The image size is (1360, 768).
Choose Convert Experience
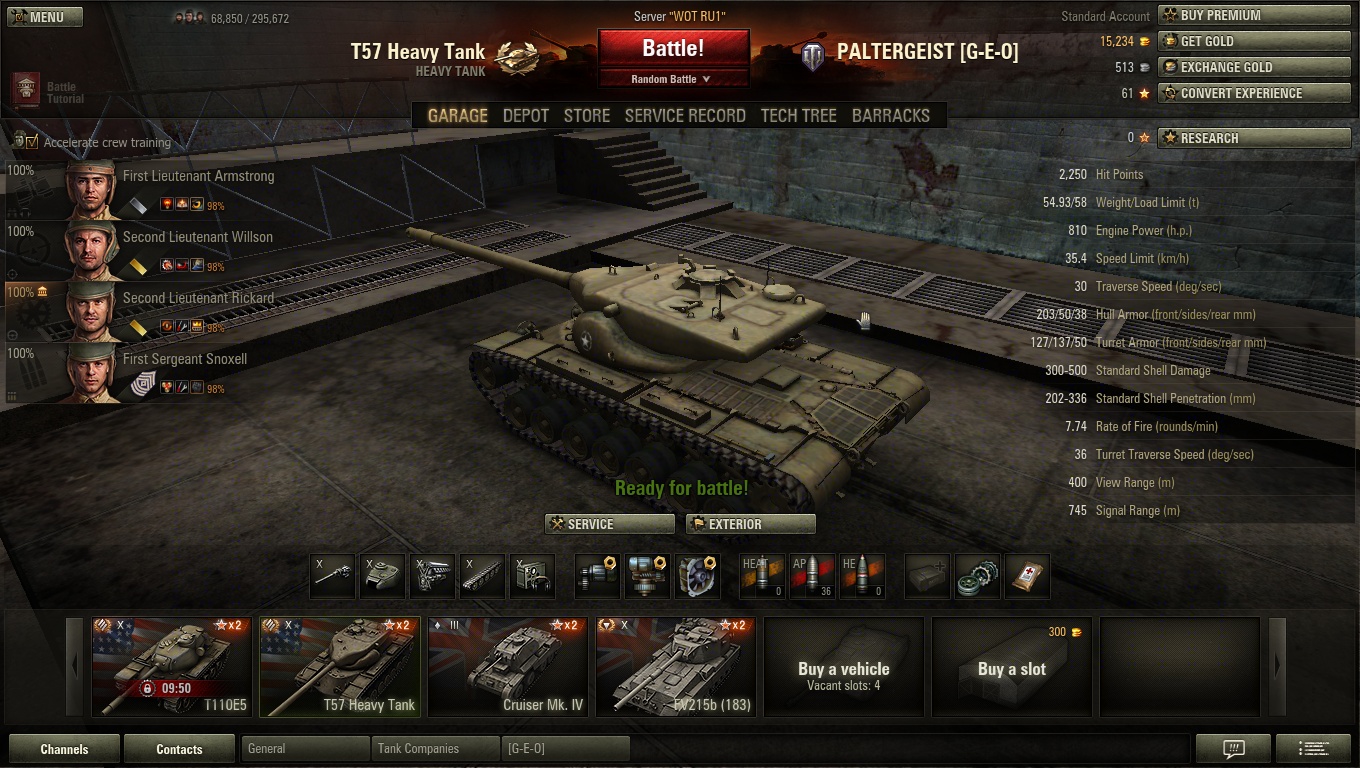[x=1254, y=93]
